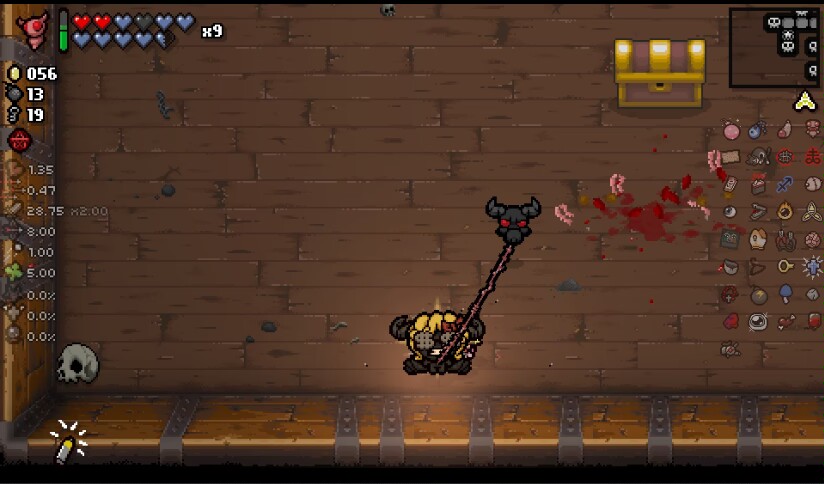Open the minimap
Image resolution: width=824 pixels, height=484 pixels.
[x=774, y=47]
